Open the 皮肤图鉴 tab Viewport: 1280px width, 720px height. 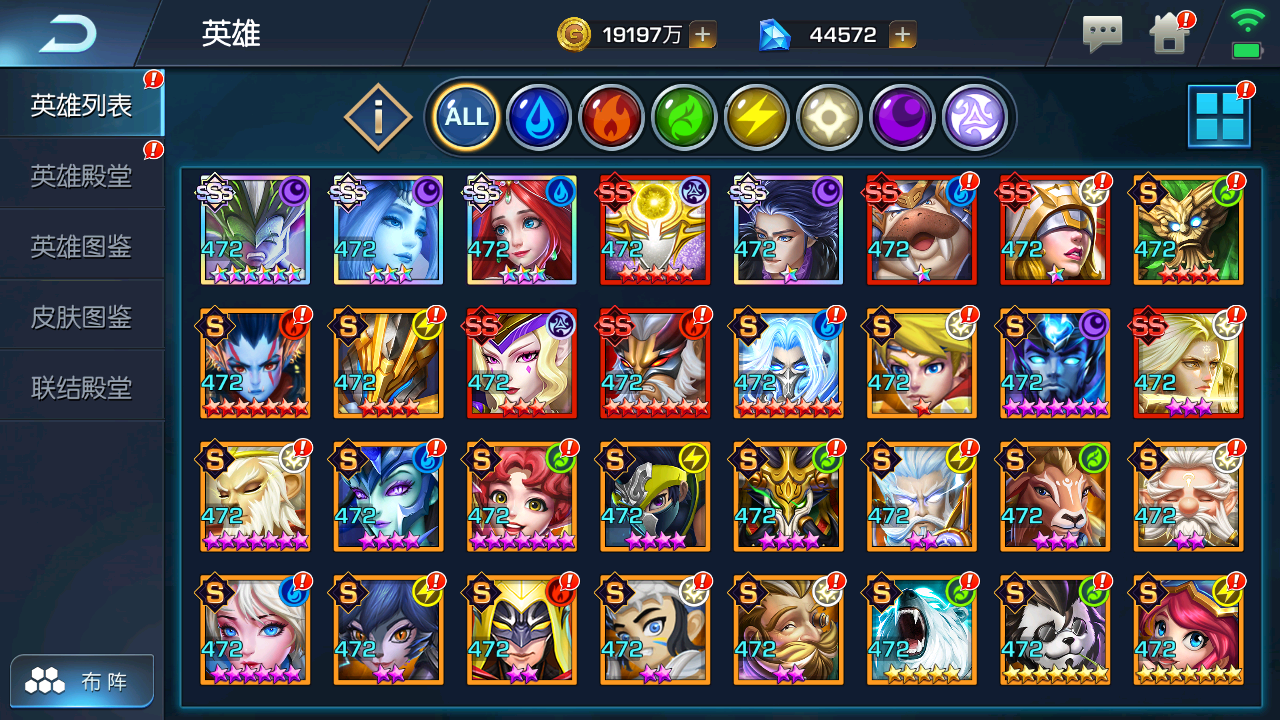[x=81, y=317]
